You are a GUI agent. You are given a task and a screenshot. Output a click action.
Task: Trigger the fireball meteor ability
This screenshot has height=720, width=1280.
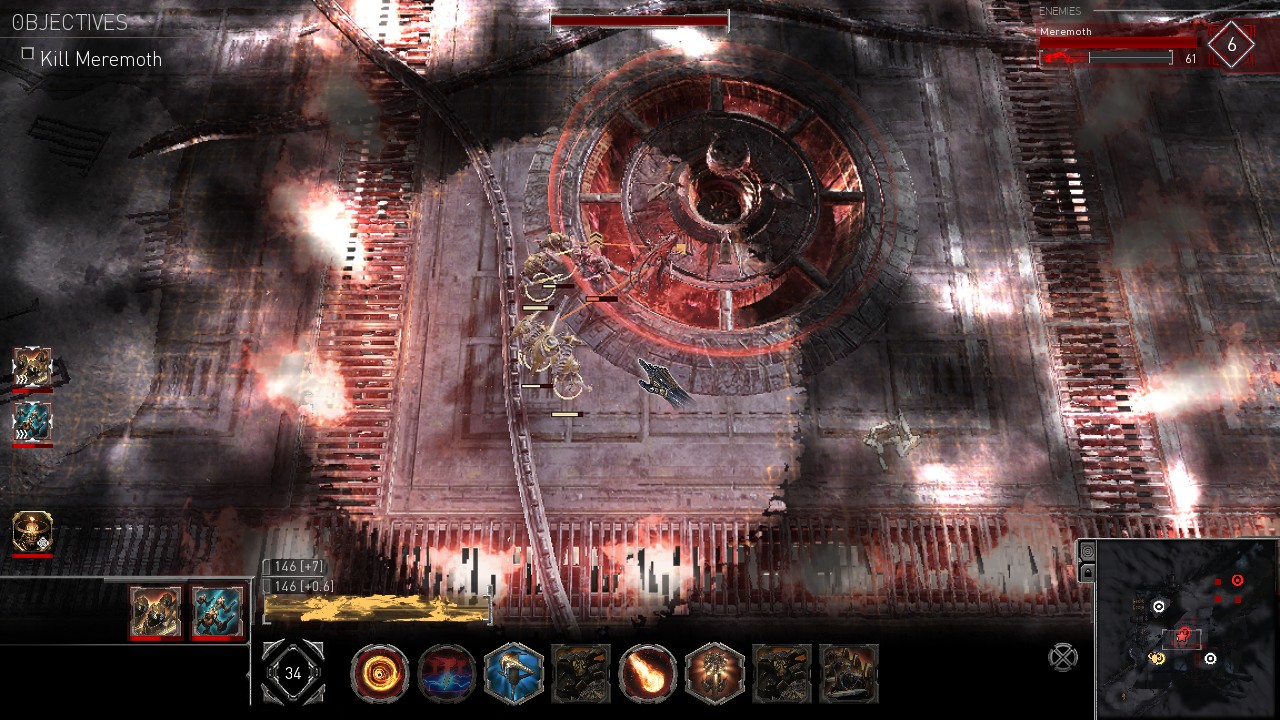point(647,674)
